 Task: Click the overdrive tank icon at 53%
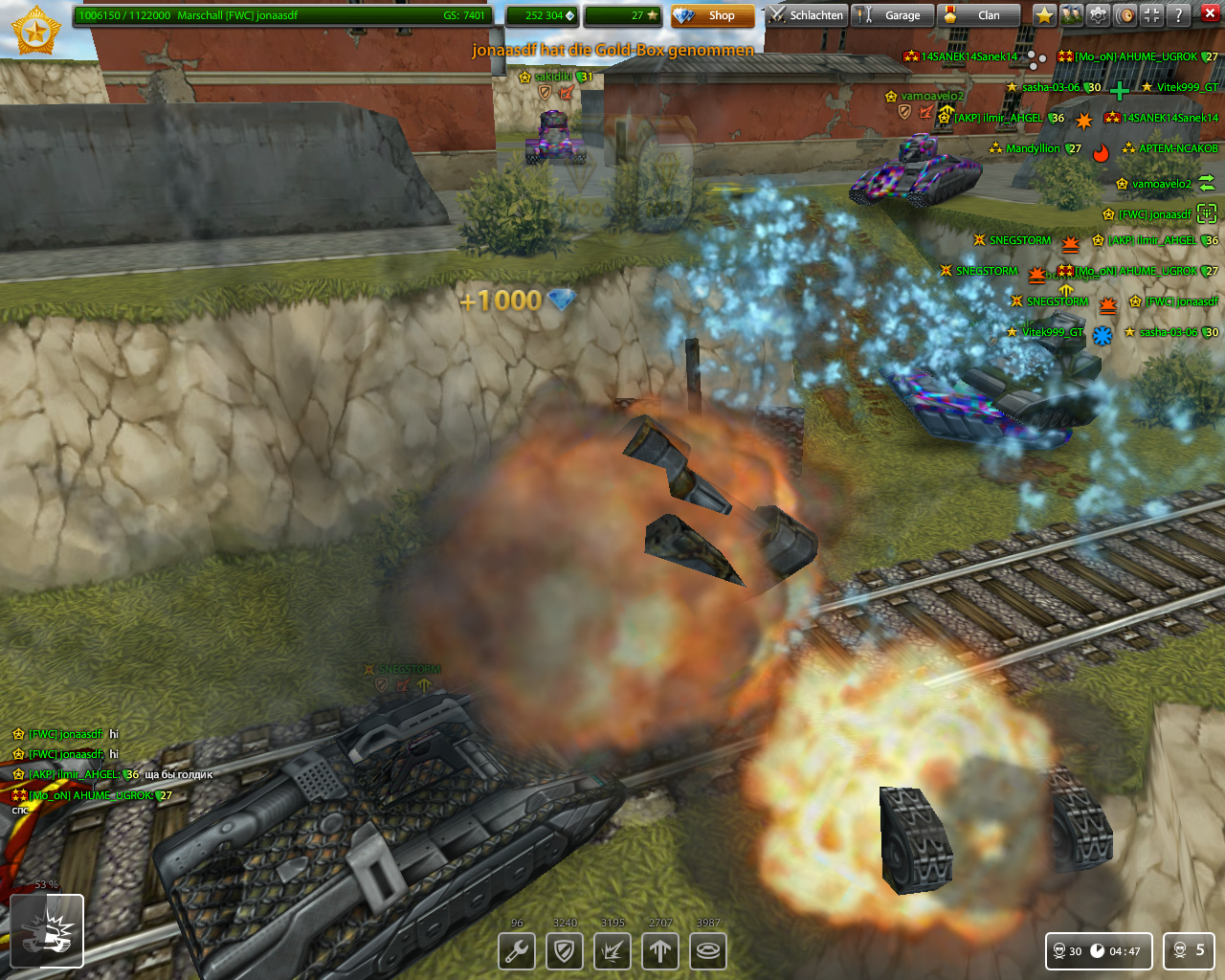pyautogui.click(x=47, y=931)
